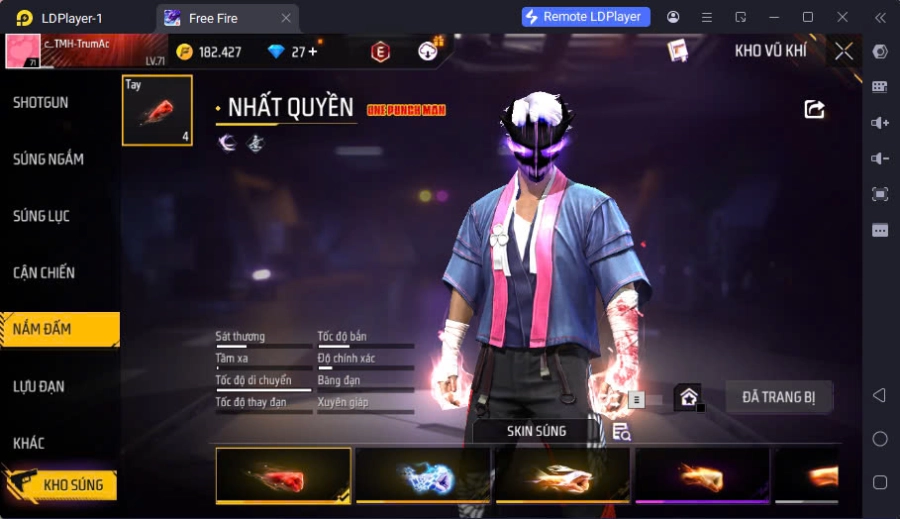Open the Súng Ngắm category
900x519 pixels.
(x=48, y=159)
